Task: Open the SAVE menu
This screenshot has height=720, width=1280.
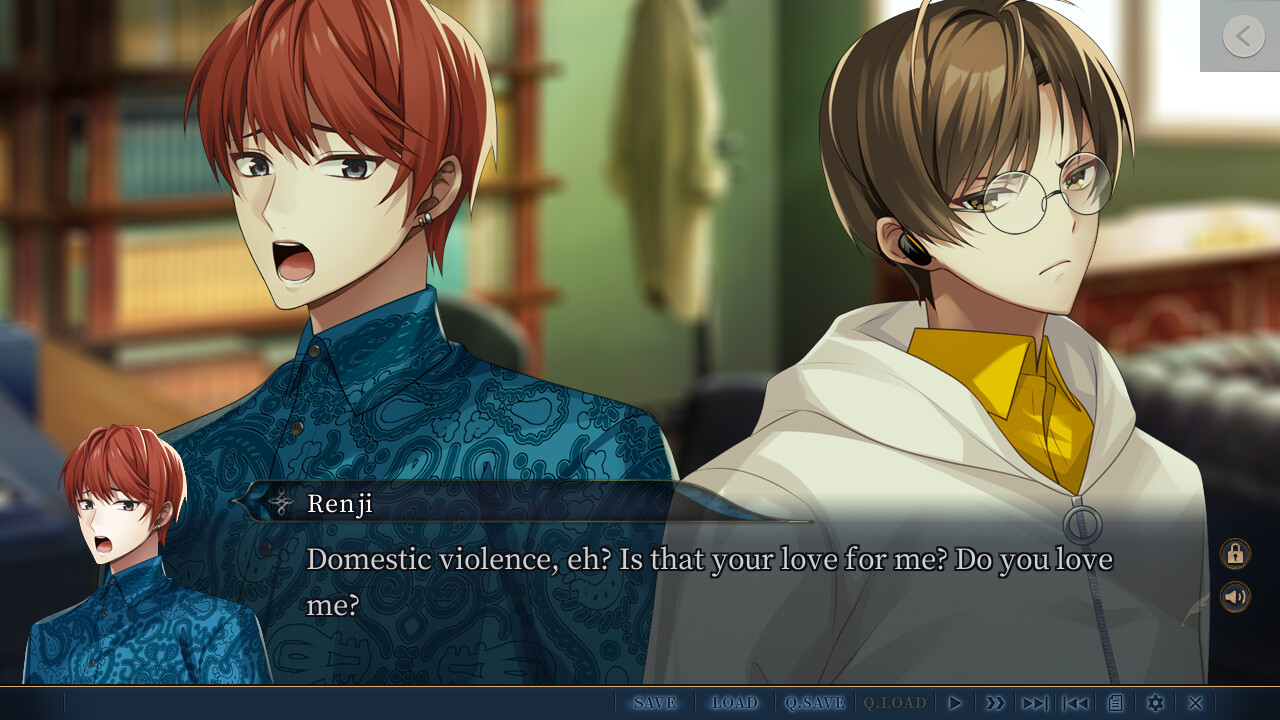Action: [655, 703]
